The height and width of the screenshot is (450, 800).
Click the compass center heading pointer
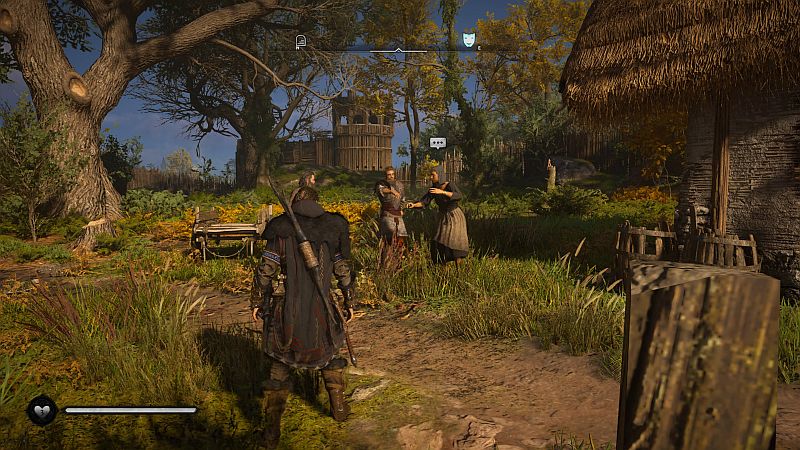[397, 48]
